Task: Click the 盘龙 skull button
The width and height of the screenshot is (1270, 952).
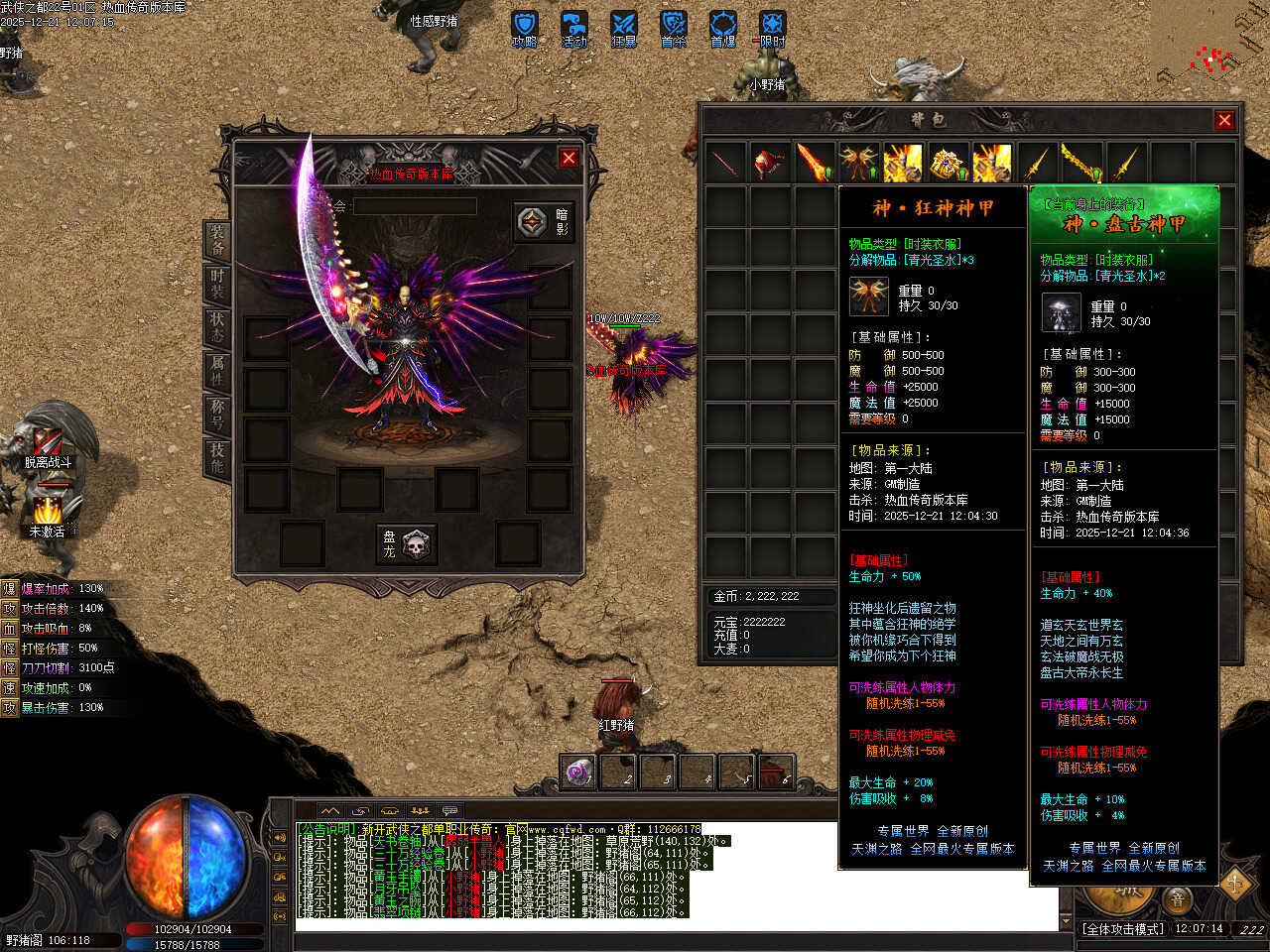Action: click(407, 543)
